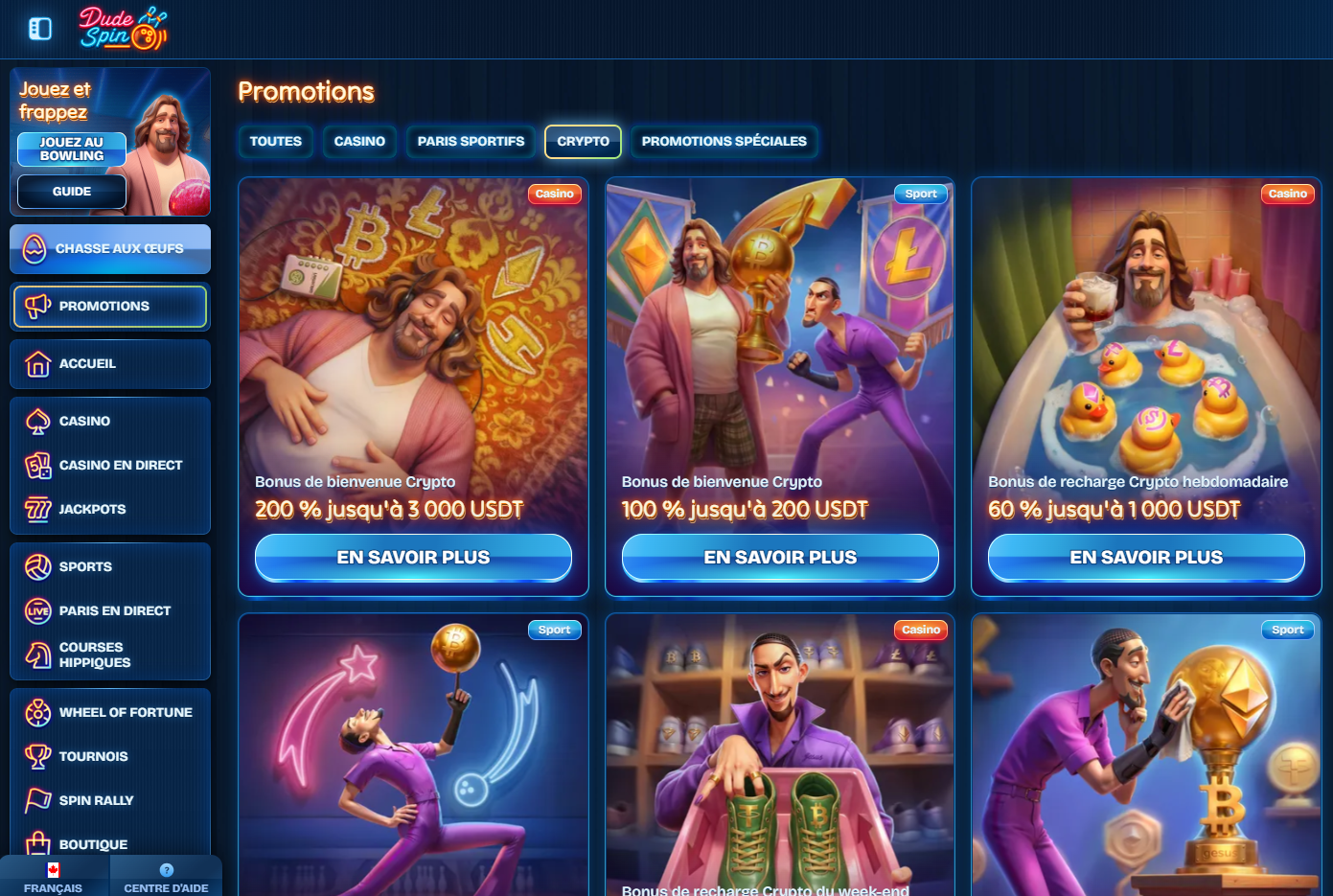
Task: Switch to the Toutes promotions tab
Action: pyautogui.click(x=276, y=142)
